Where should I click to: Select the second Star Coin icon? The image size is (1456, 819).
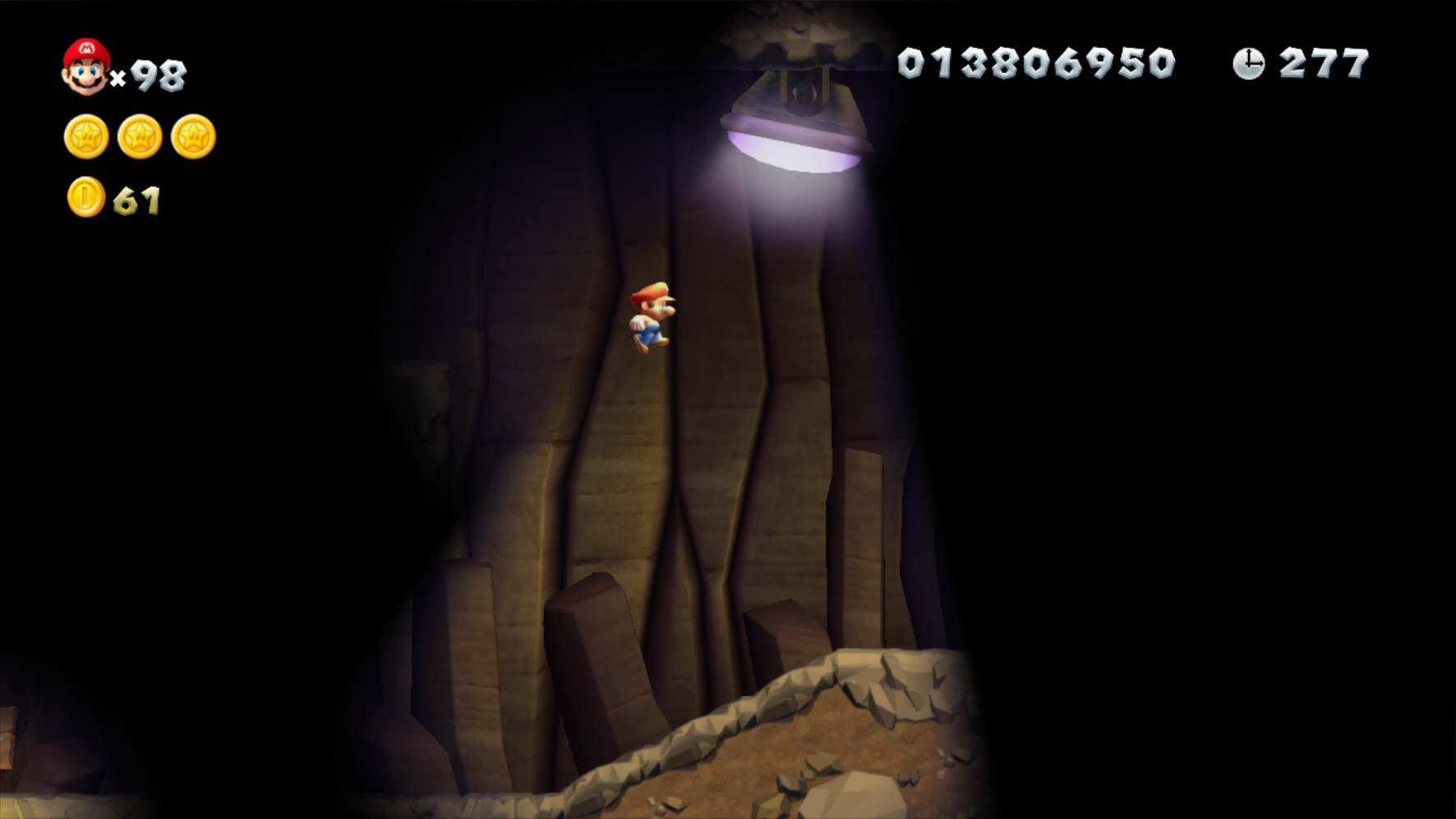(138, 136)
